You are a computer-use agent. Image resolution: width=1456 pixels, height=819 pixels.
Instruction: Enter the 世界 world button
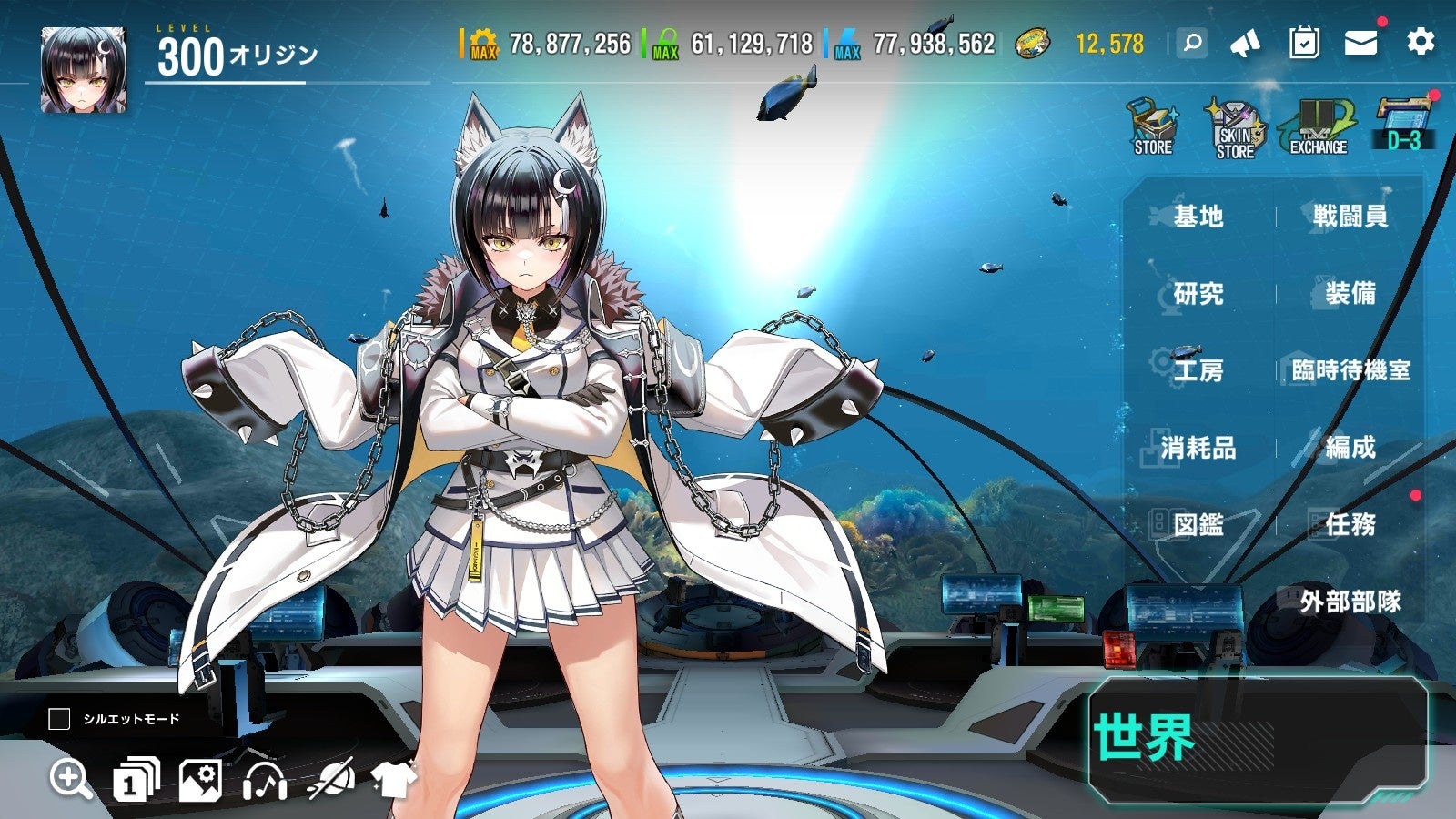coord(1258,740)
